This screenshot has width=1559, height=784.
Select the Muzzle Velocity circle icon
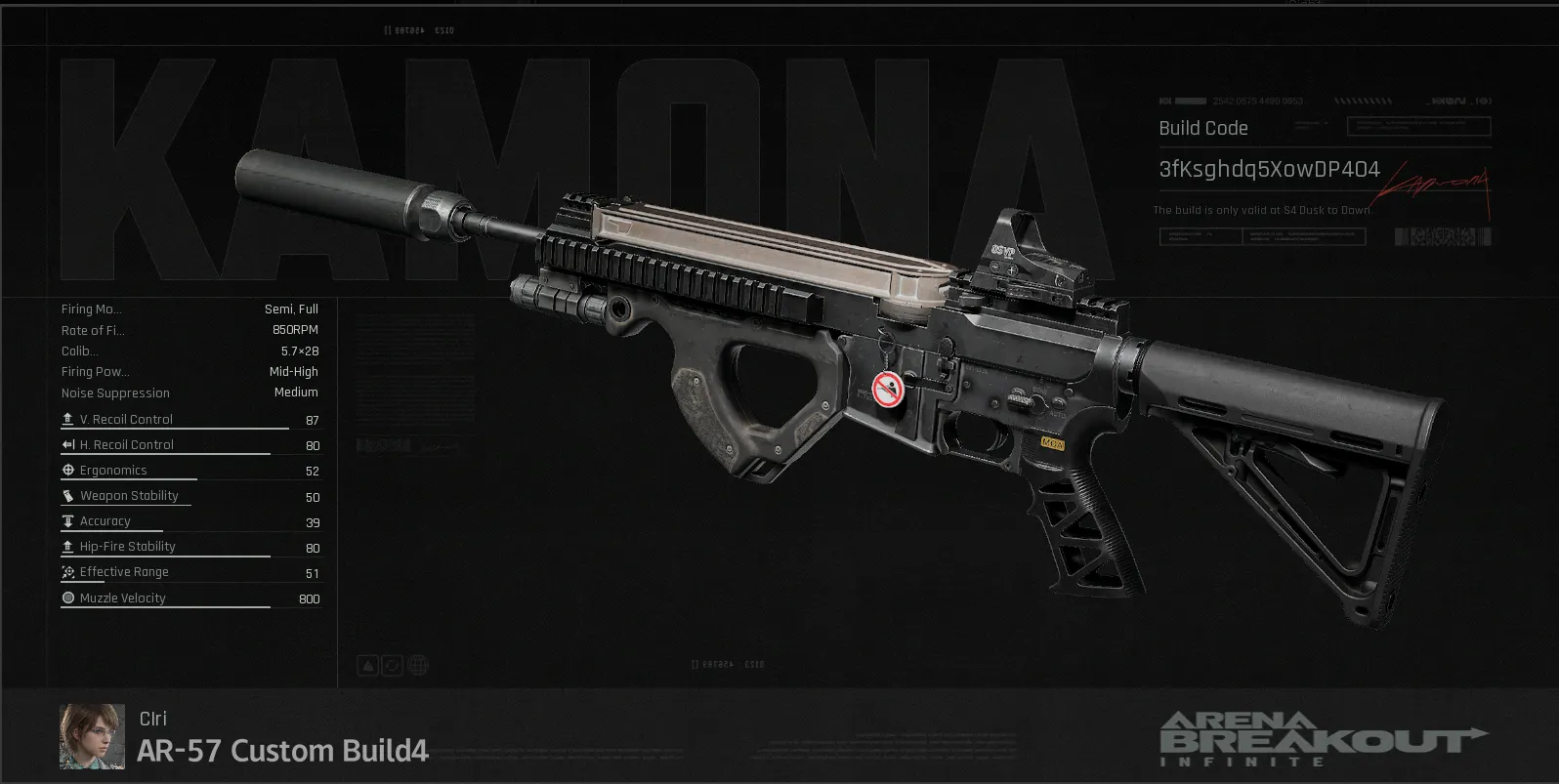click(x=67, y=598)
